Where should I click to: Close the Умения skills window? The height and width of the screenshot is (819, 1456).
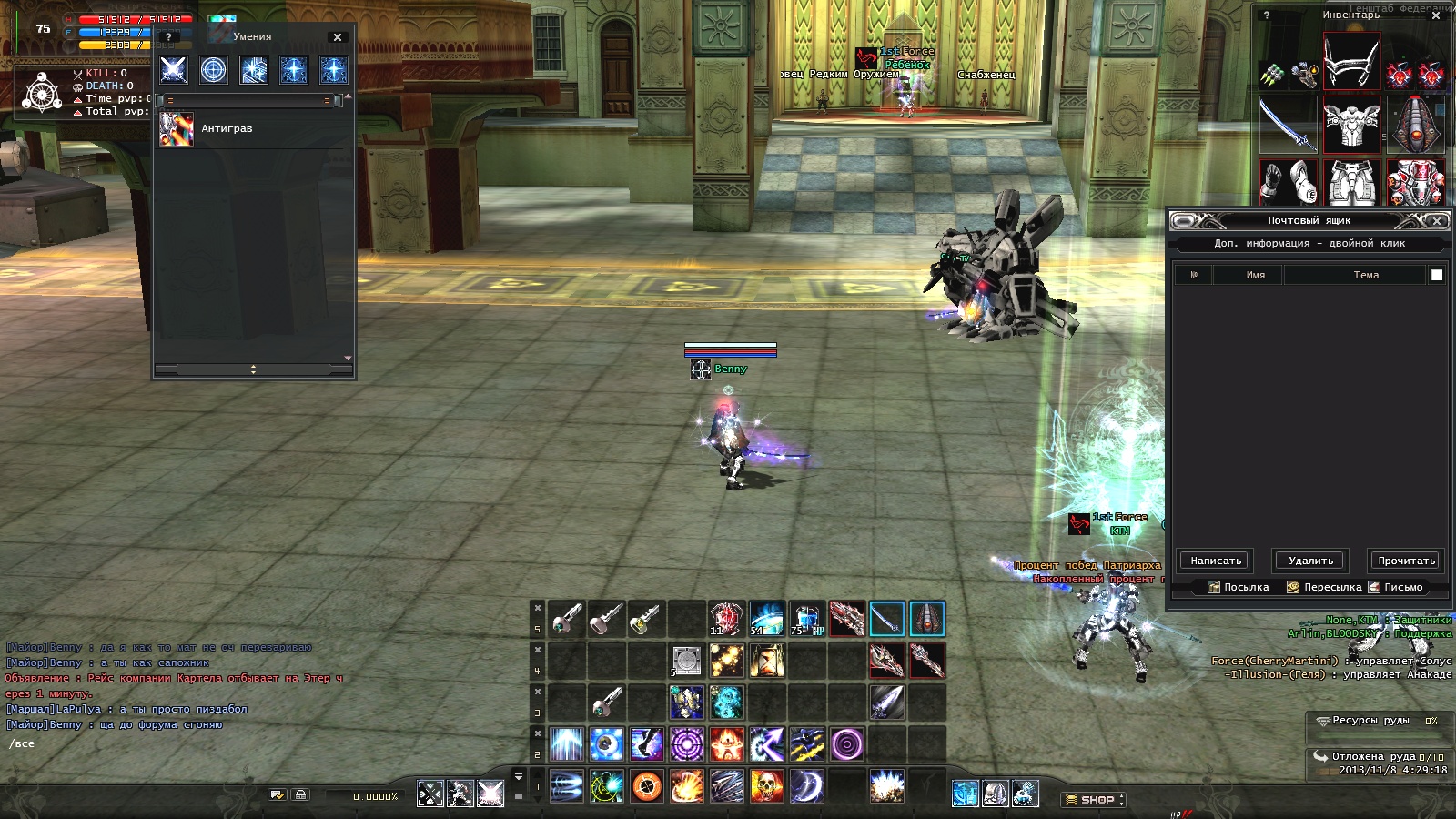[x=338, y=37]
